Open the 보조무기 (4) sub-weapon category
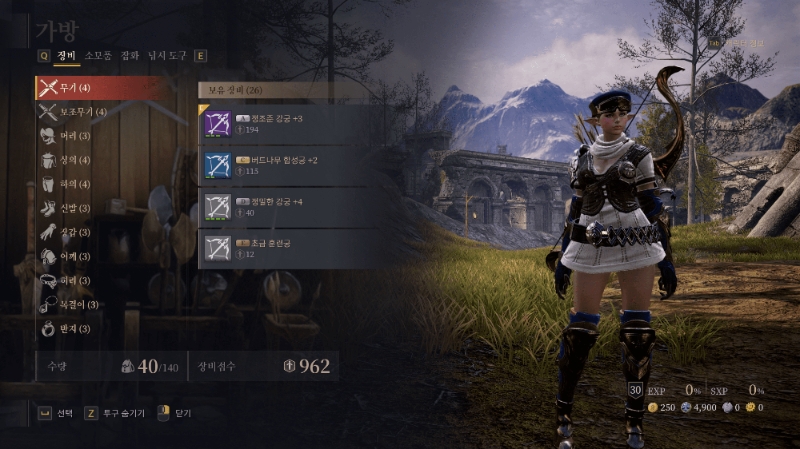The width and height of the screenshot is (800, 449). pyautogui.click(x=82, y=111)
